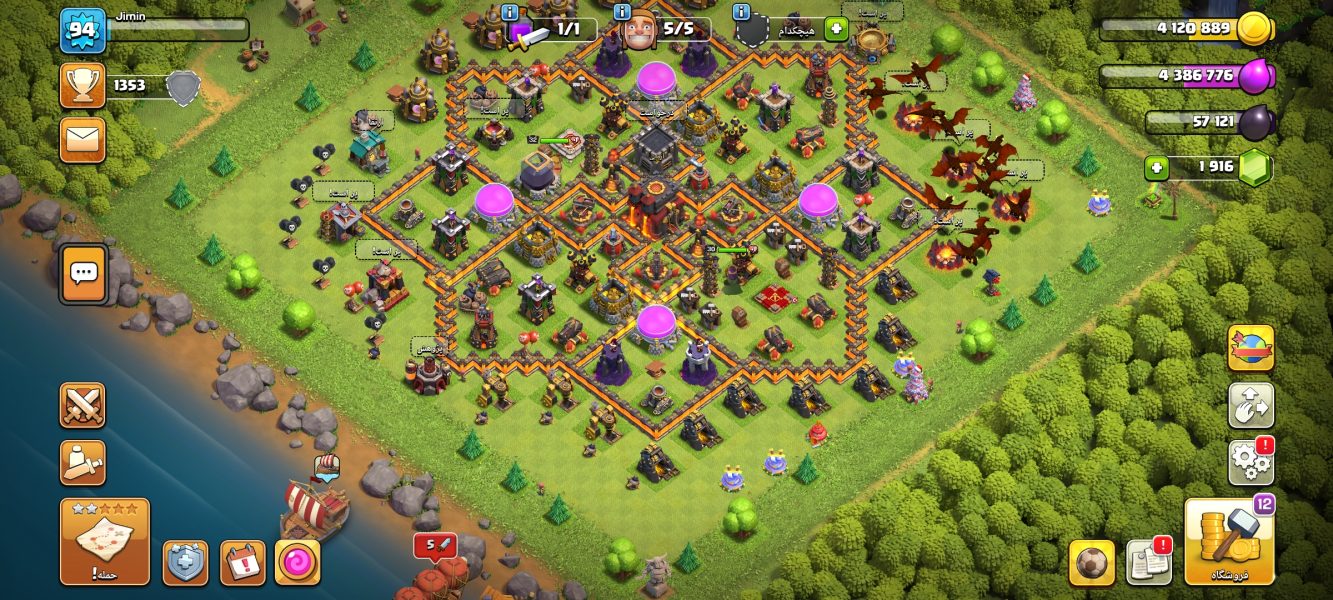Open the level 94 player profile badge

point(82,31)
